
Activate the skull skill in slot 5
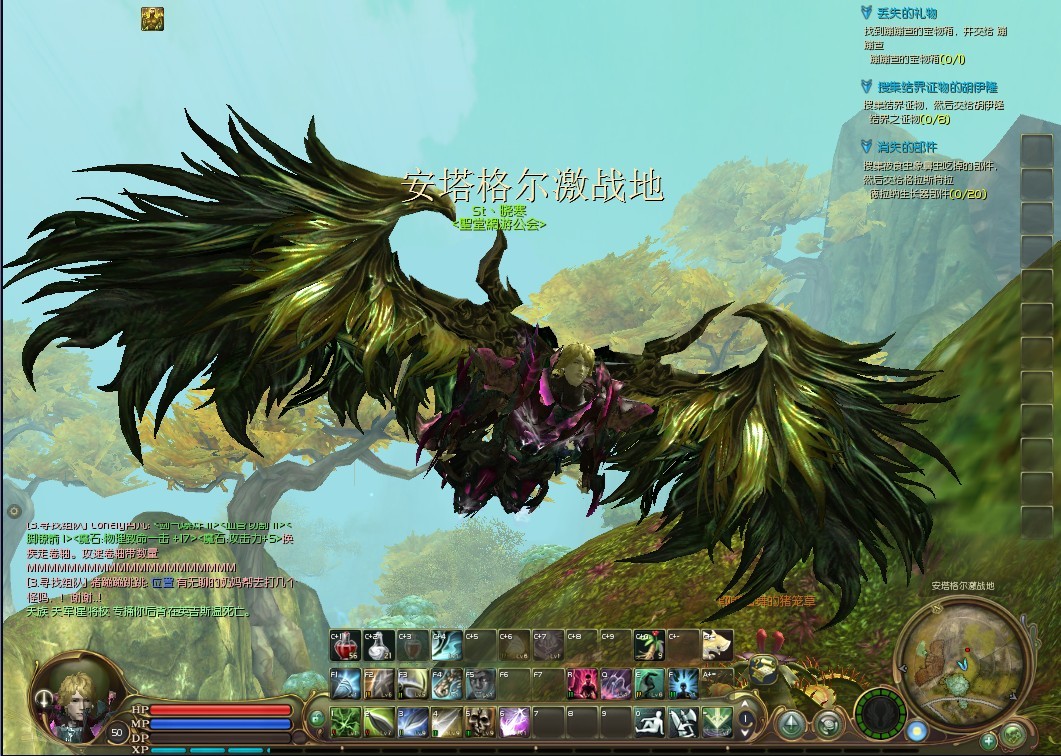pos(483,720)
